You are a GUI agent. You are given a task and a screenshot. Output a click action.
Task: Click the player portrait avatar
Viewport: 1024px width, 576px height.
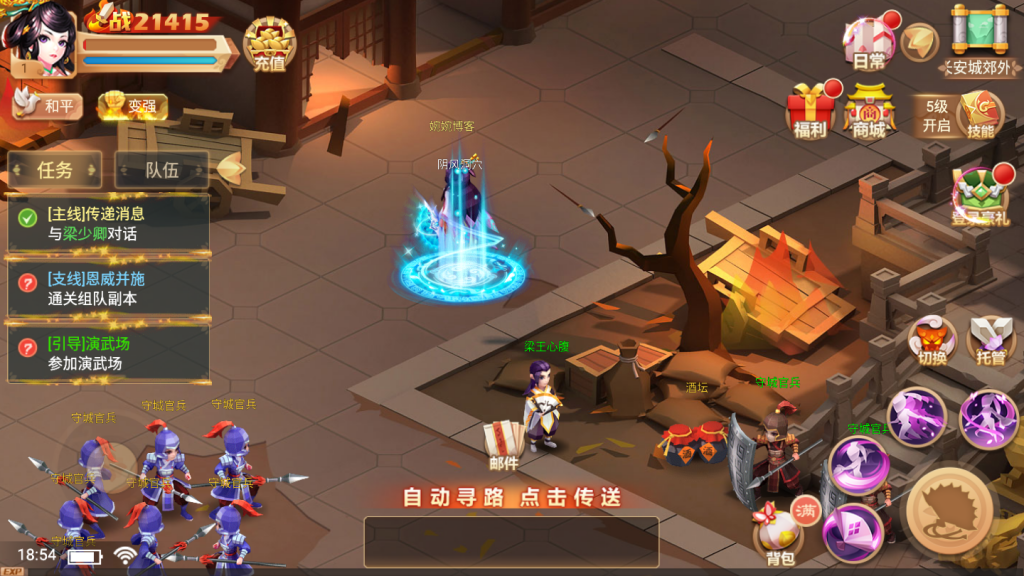40,40
